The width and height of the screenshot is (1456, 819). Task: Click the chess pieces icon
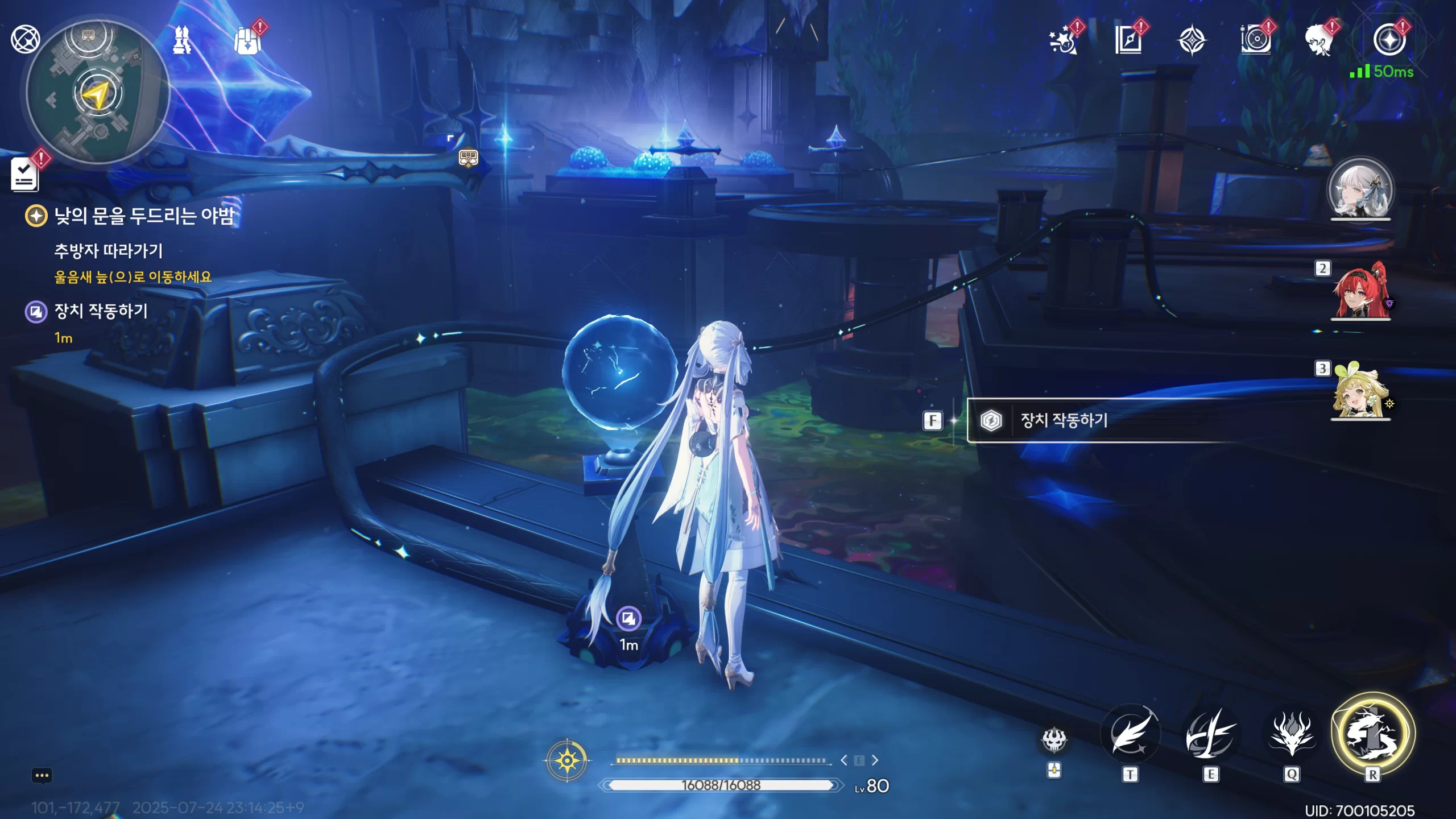pyautogui.click(x=182, y=40)
